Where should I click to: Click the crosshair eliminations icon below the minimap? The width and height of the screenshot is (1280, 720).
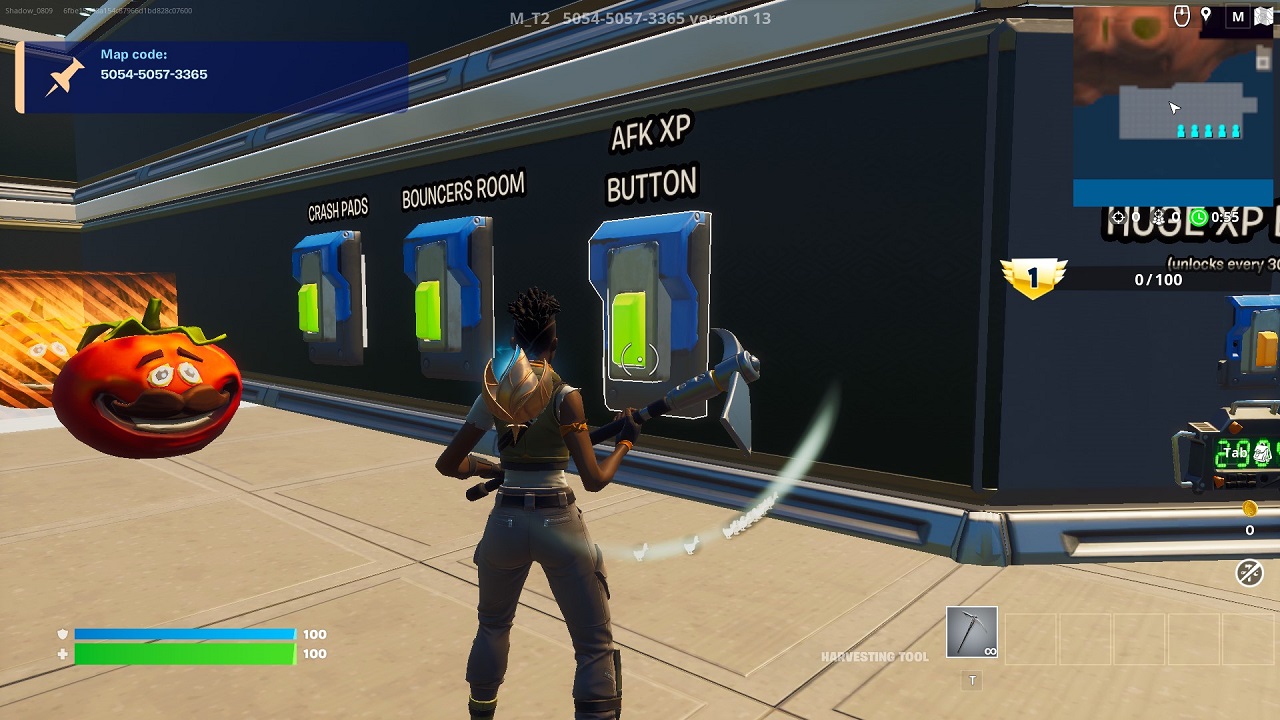point(1117,217)
